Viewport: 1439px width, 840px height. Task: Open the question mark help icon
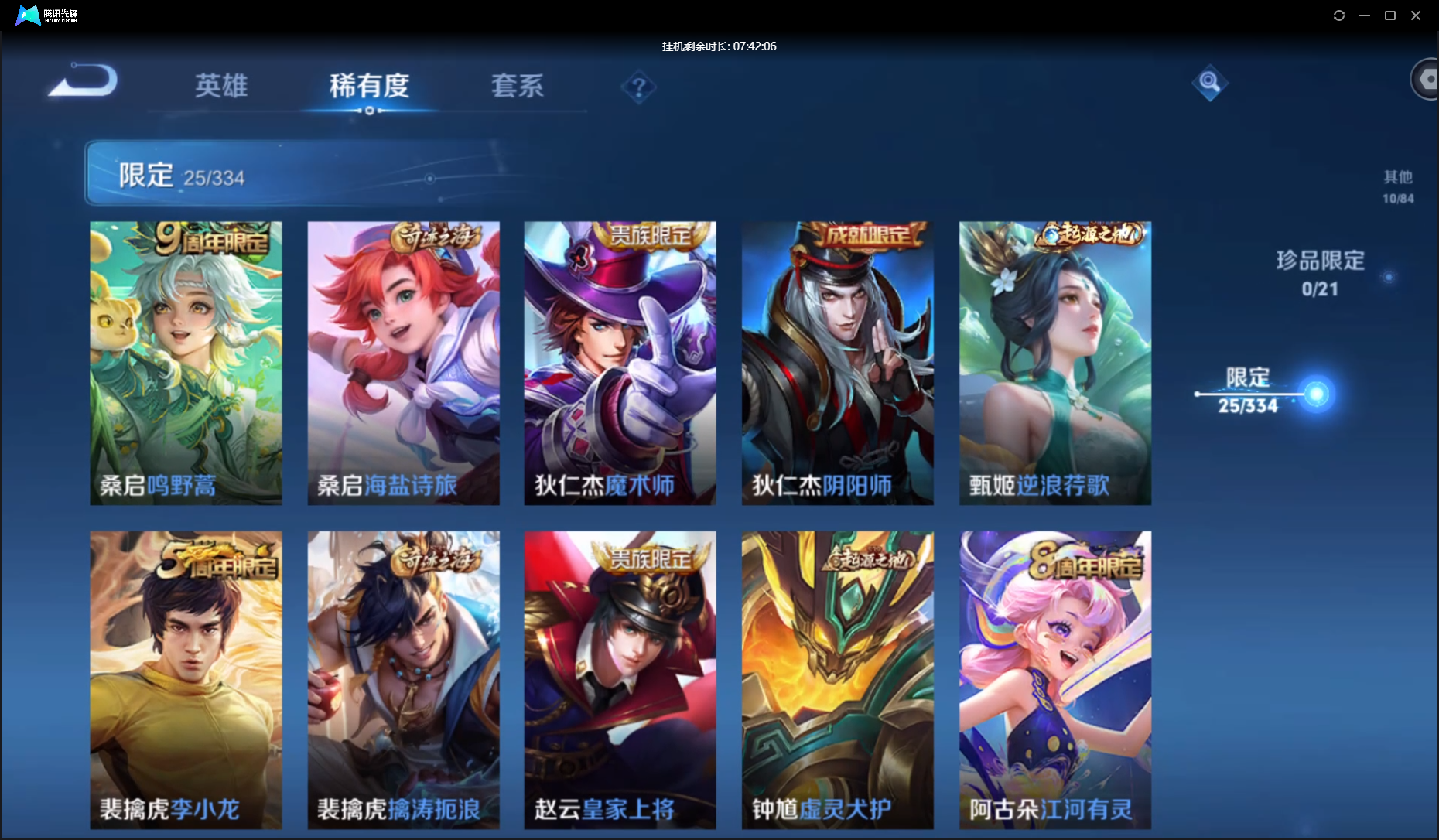tap(638, 87)
